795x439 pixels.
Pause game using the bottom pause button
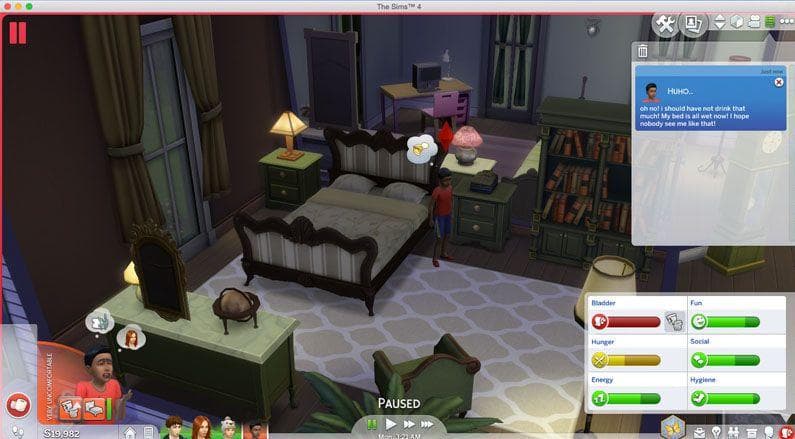pyautogui.click(x=373, y=424)
